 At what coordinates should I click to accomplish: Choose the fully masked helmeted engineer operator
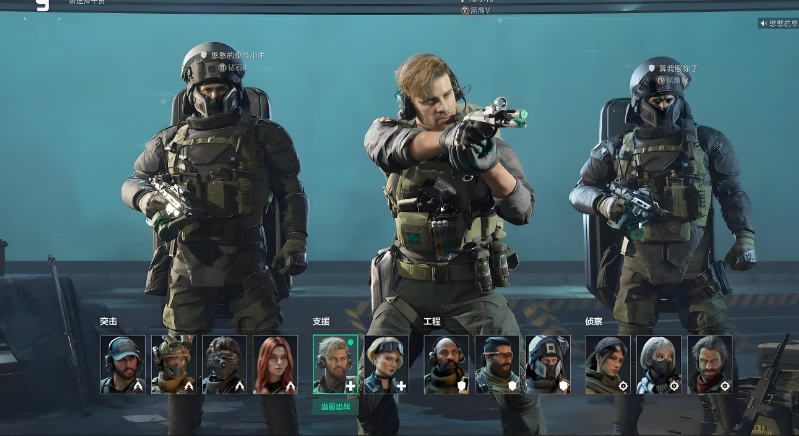(548, 364)
